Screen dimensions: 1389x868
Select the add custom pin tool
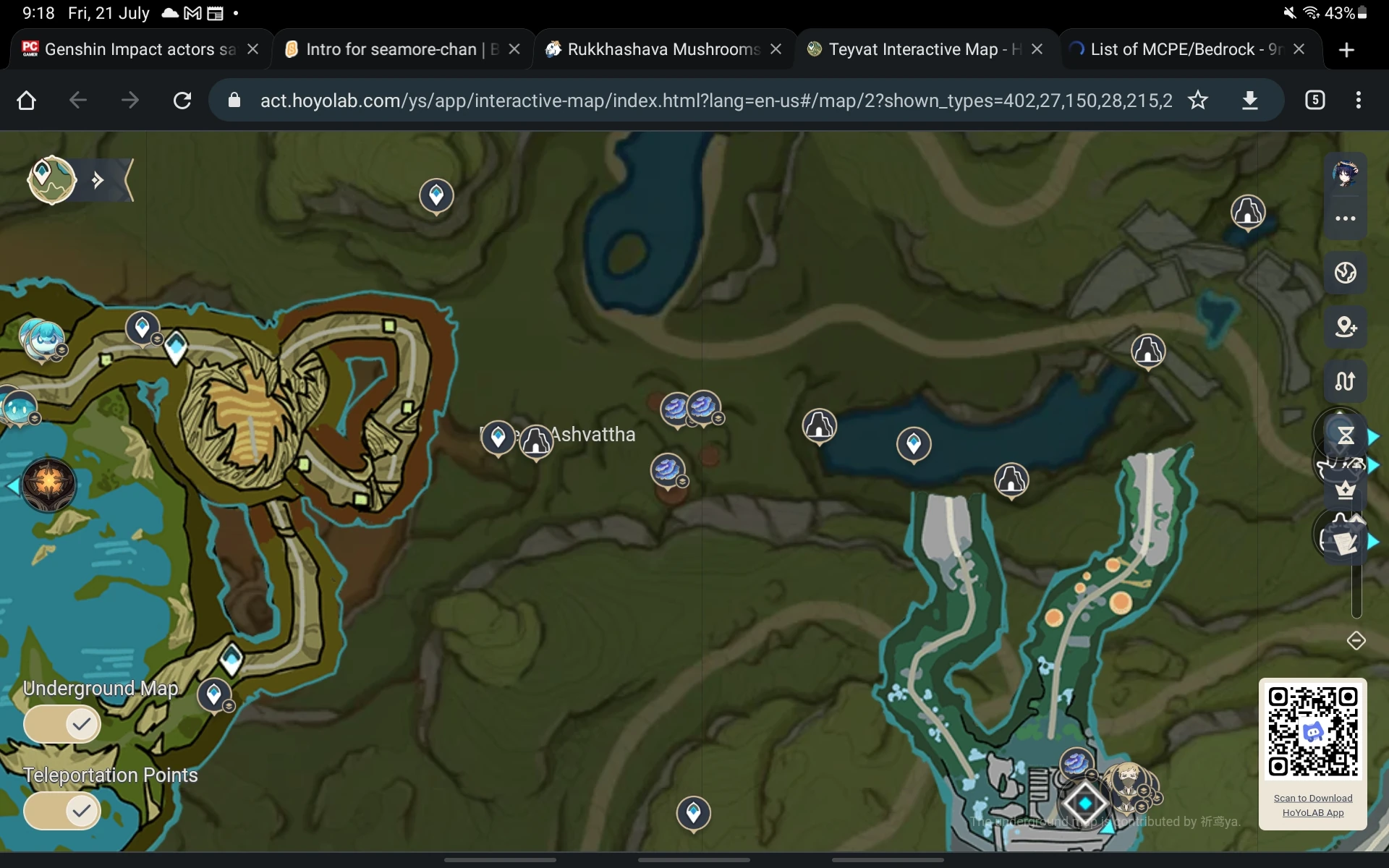(1346, 327)
